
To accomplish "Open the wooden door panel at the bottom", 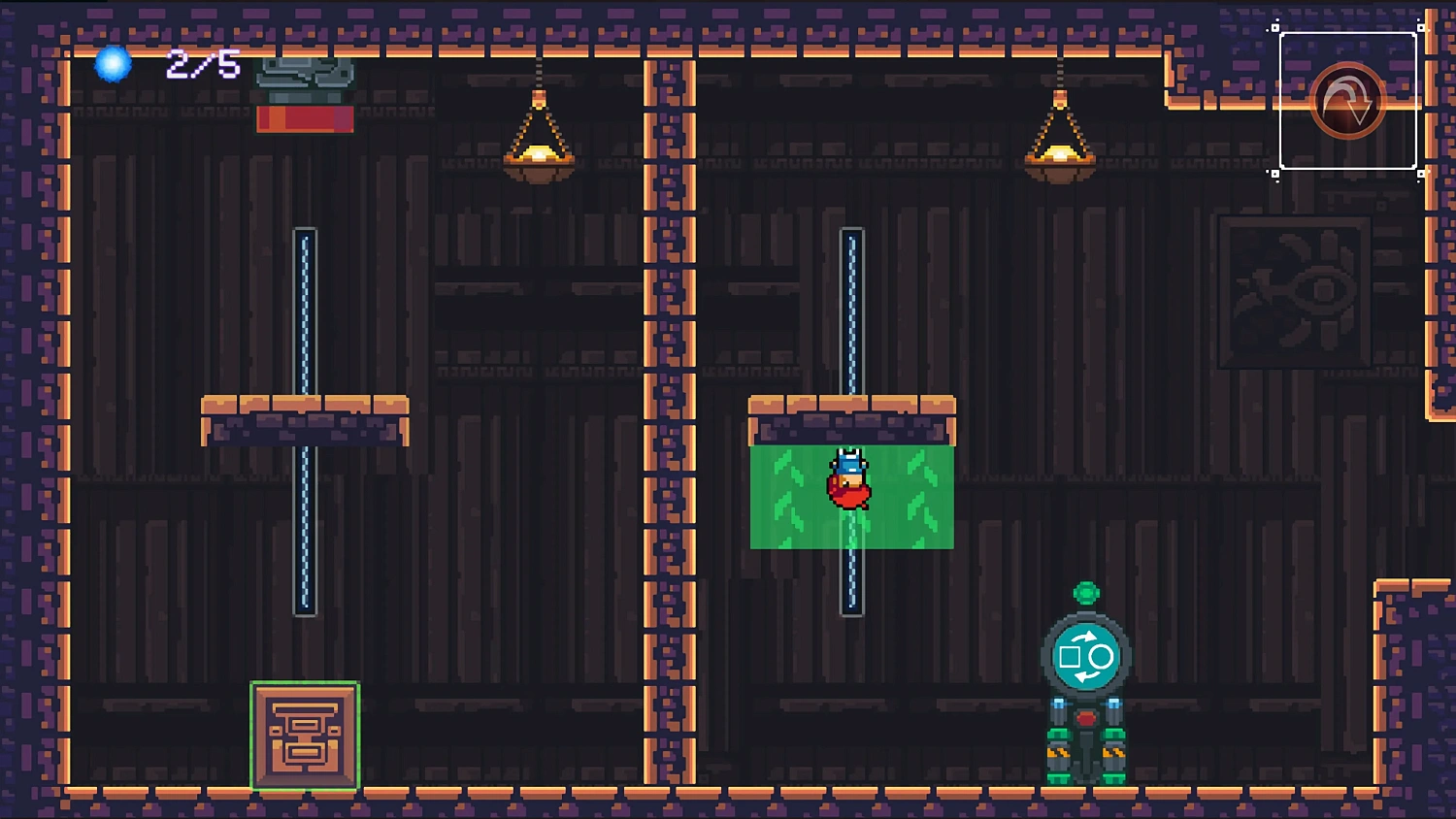I will [x=305, y=737].
